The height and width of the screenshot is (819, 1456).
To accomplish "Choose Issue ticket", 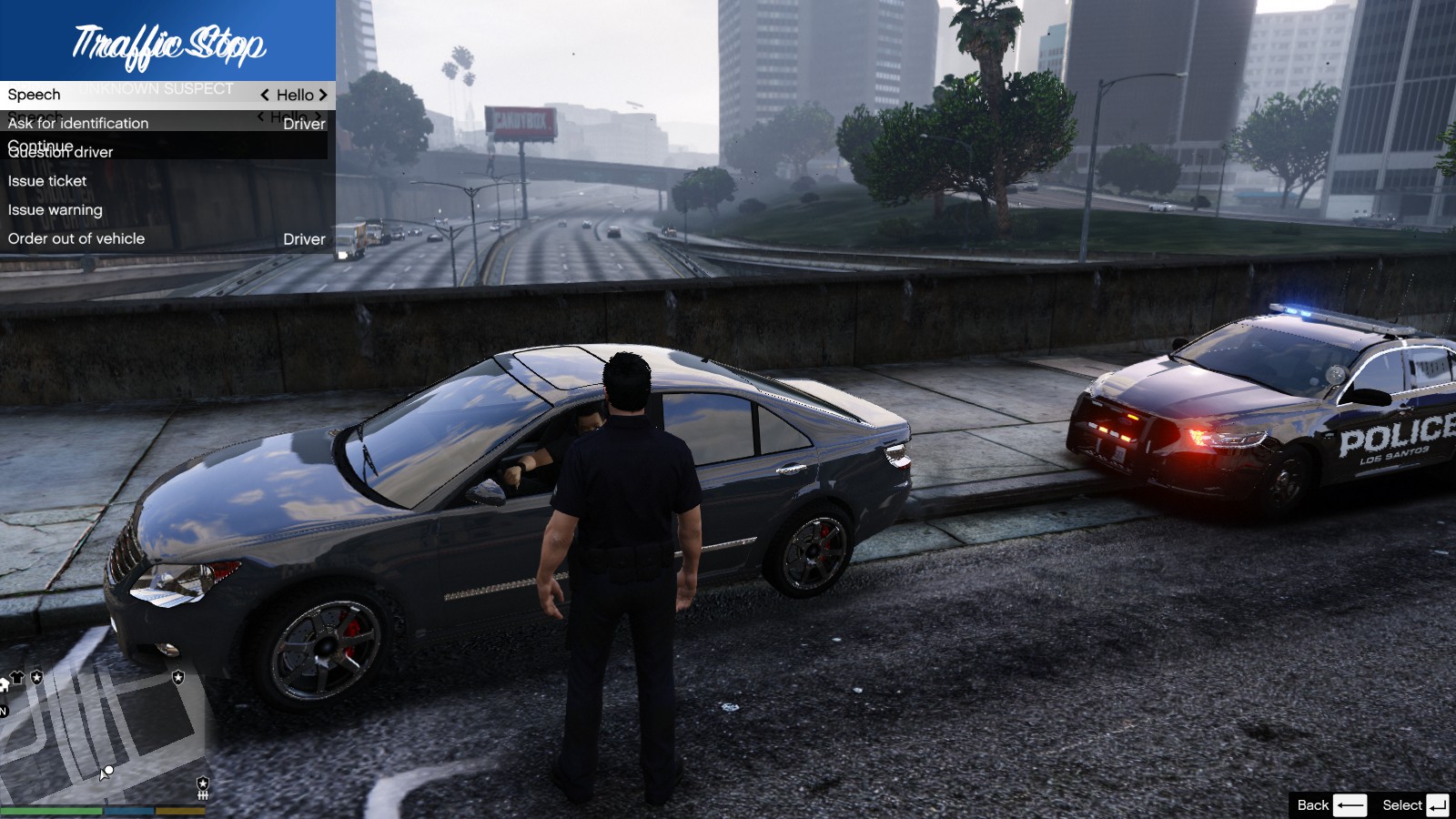I will pyautogui.click(x=47, y=181).
